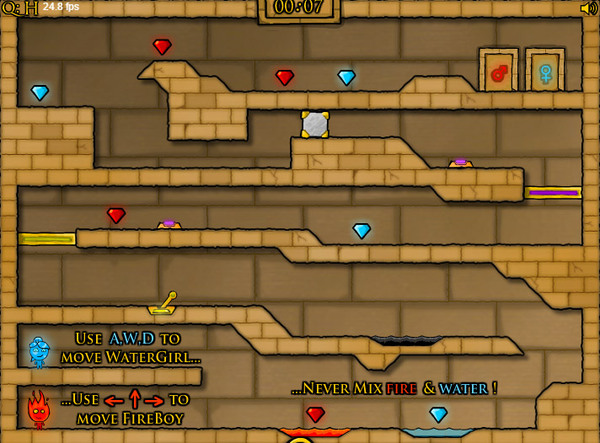Toggle the Q: H graphics quality setting
Viewport: 600px width, 443px height.
point(19,9)
